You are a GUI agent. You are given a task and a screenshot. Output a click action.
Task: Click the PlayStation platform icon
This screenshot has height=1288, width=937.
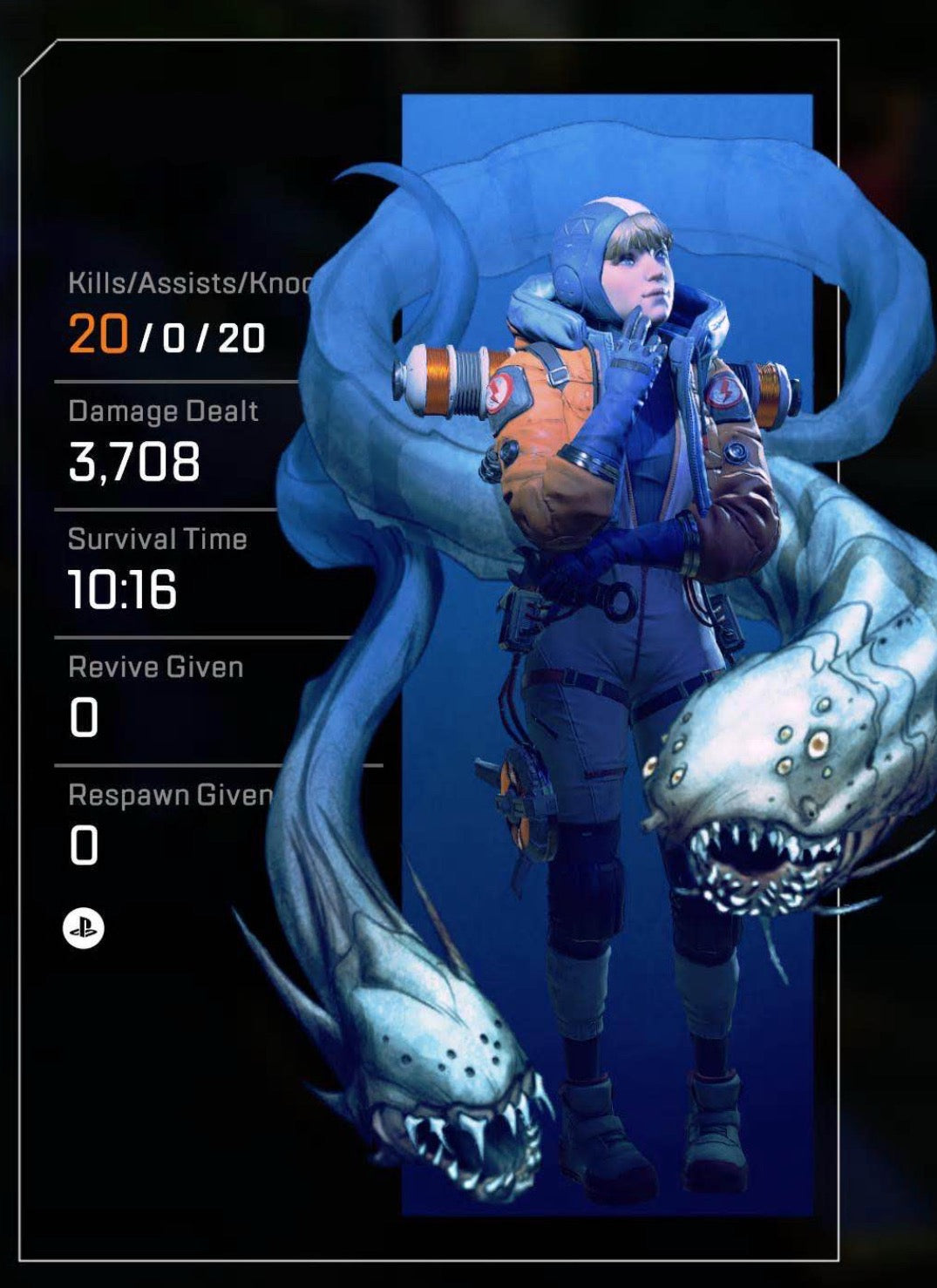pos(84,929)
